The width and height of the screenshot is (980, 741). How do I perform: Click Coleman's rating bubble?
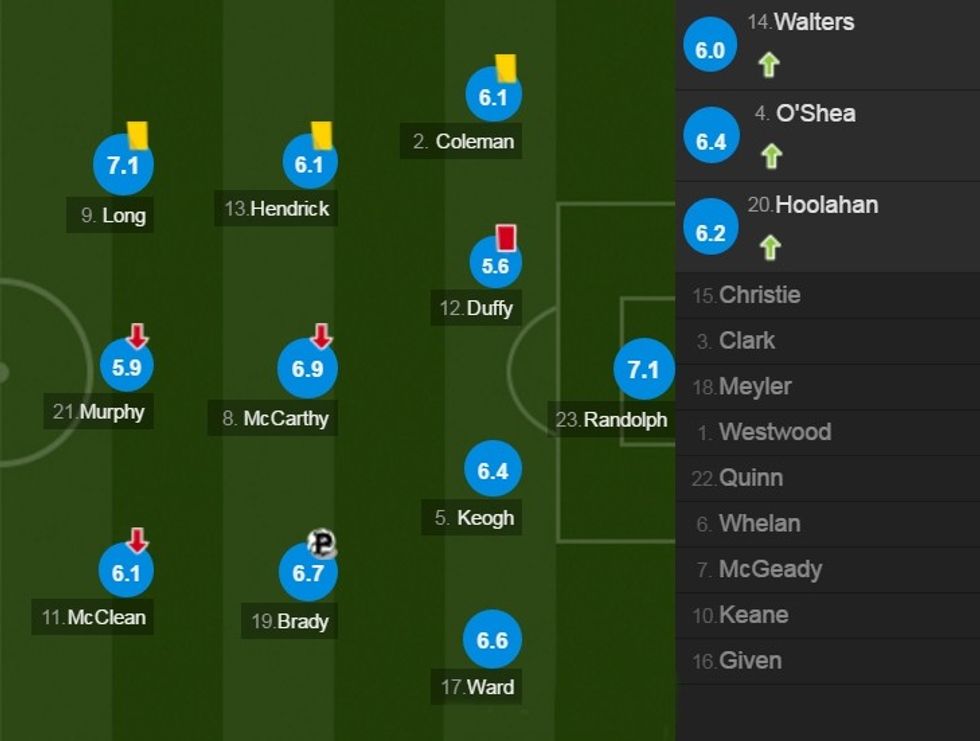point(493,97)
